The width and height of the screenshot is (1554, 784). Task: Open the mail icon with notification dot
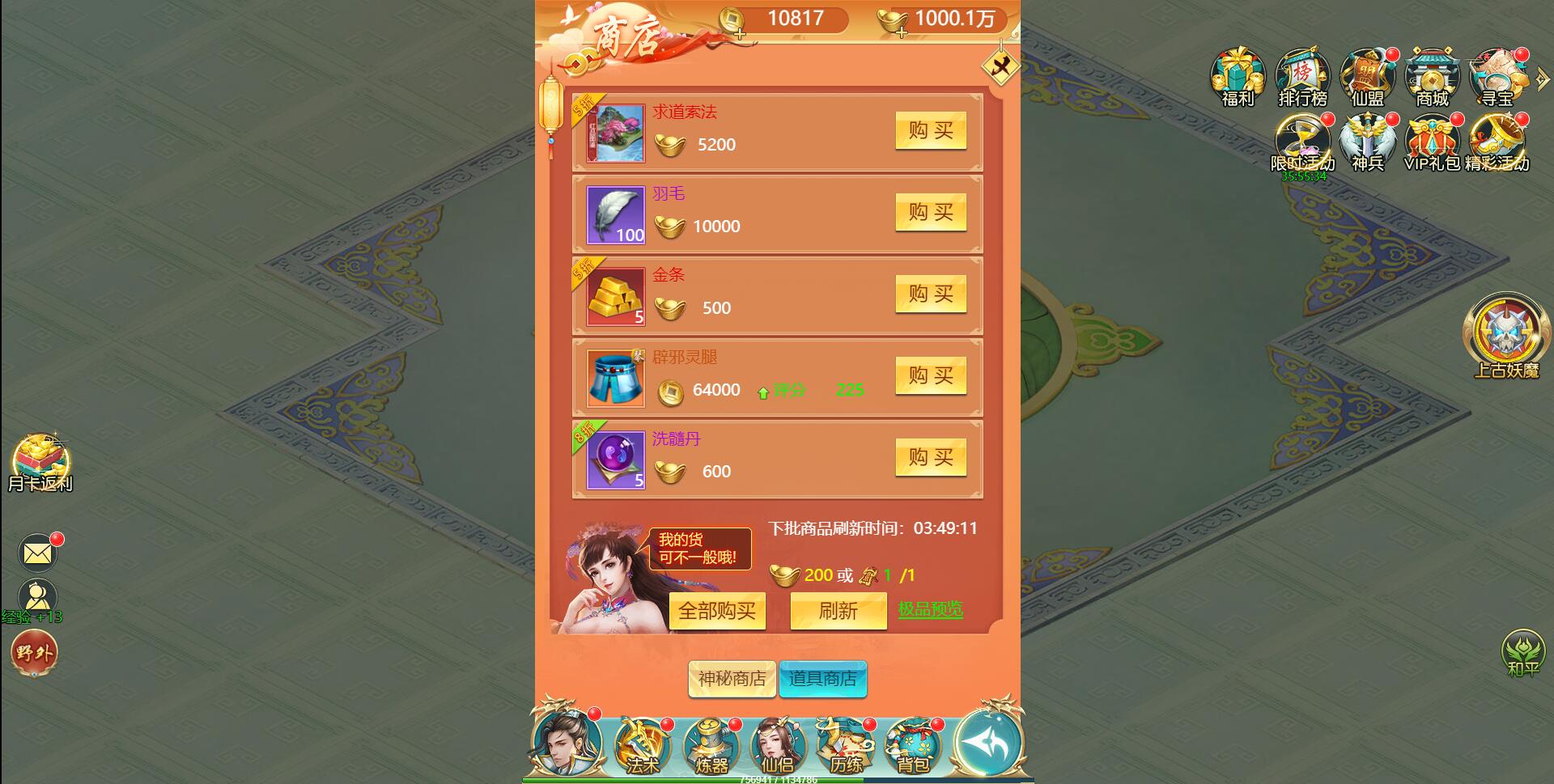(x=36, y=553)
